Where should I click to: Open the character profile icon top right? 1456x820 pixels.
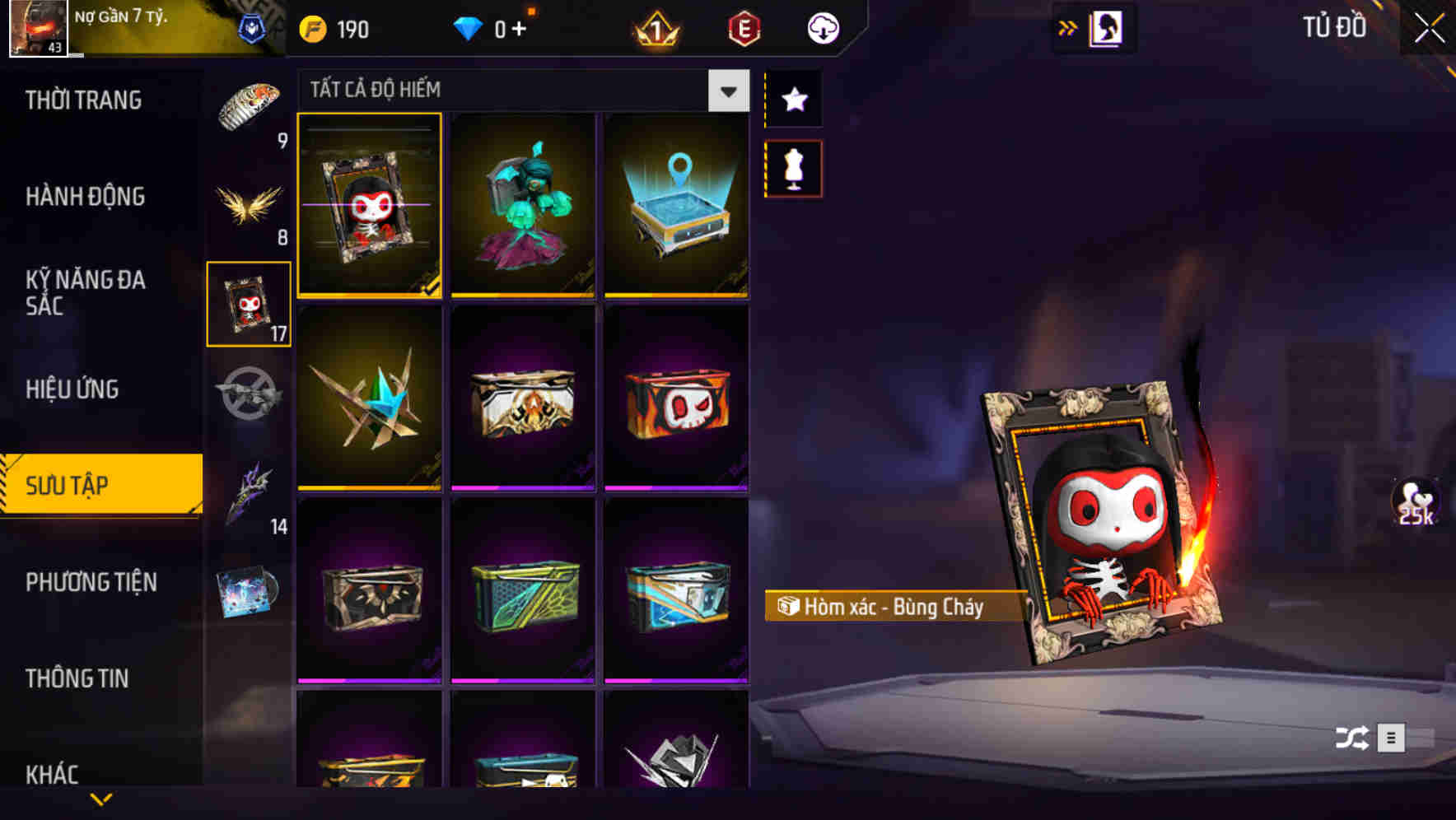click(x=1104, y=27)
